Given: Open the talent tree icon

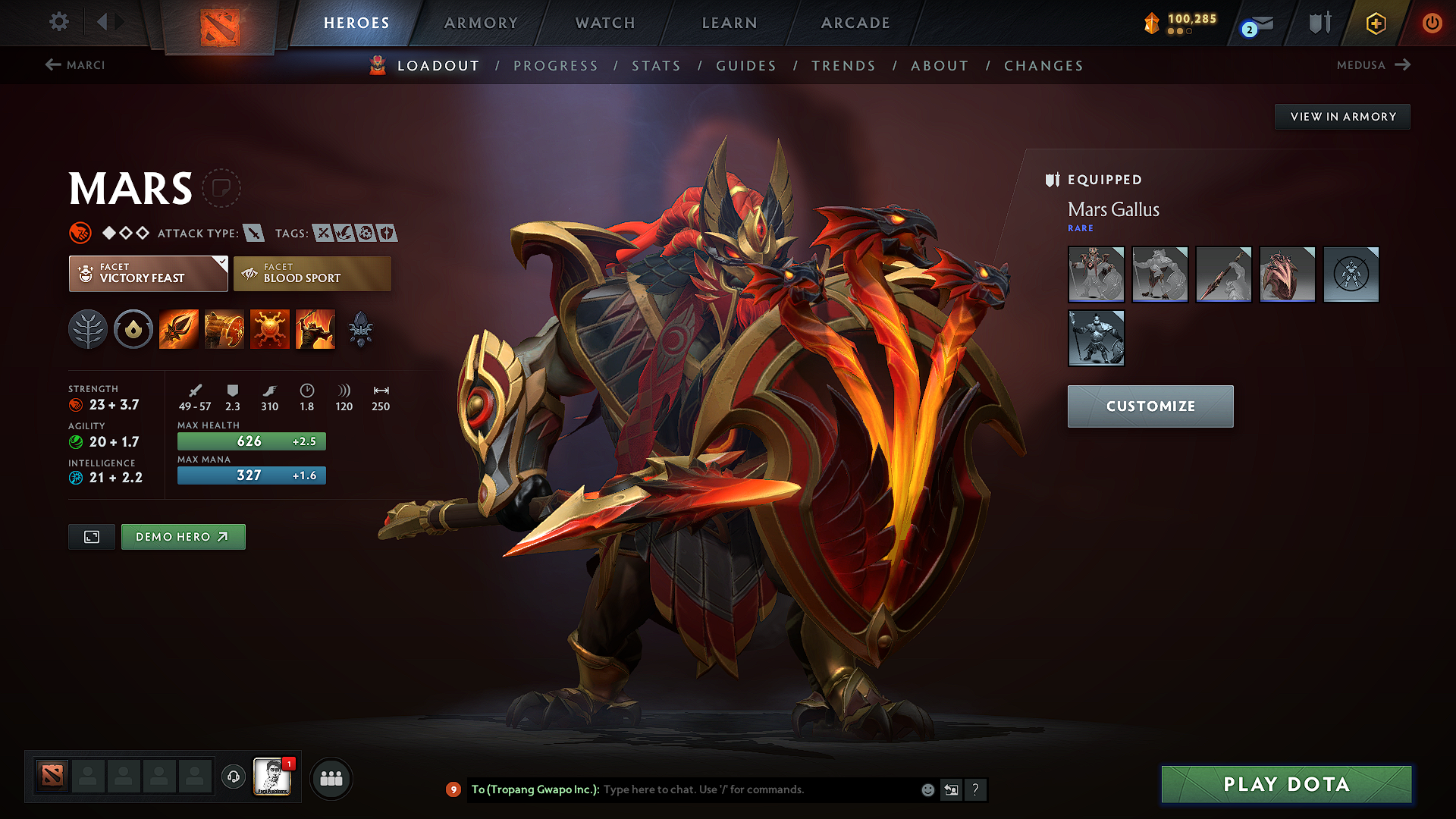Looking at the screenshot, I should click(x=88, y=328).
